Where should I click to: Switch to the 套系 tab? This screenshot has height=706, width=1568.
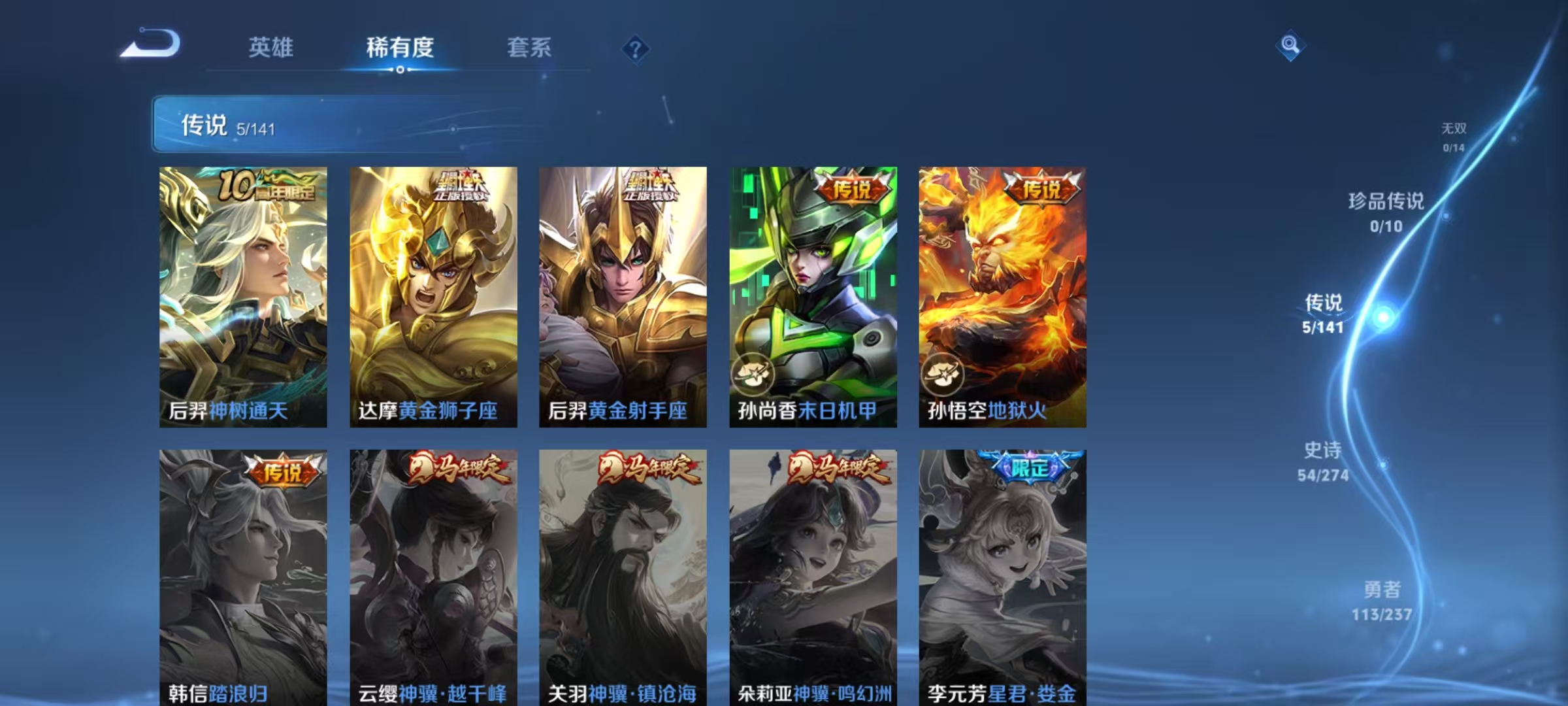pyautogui.click(x=530, y=47)
